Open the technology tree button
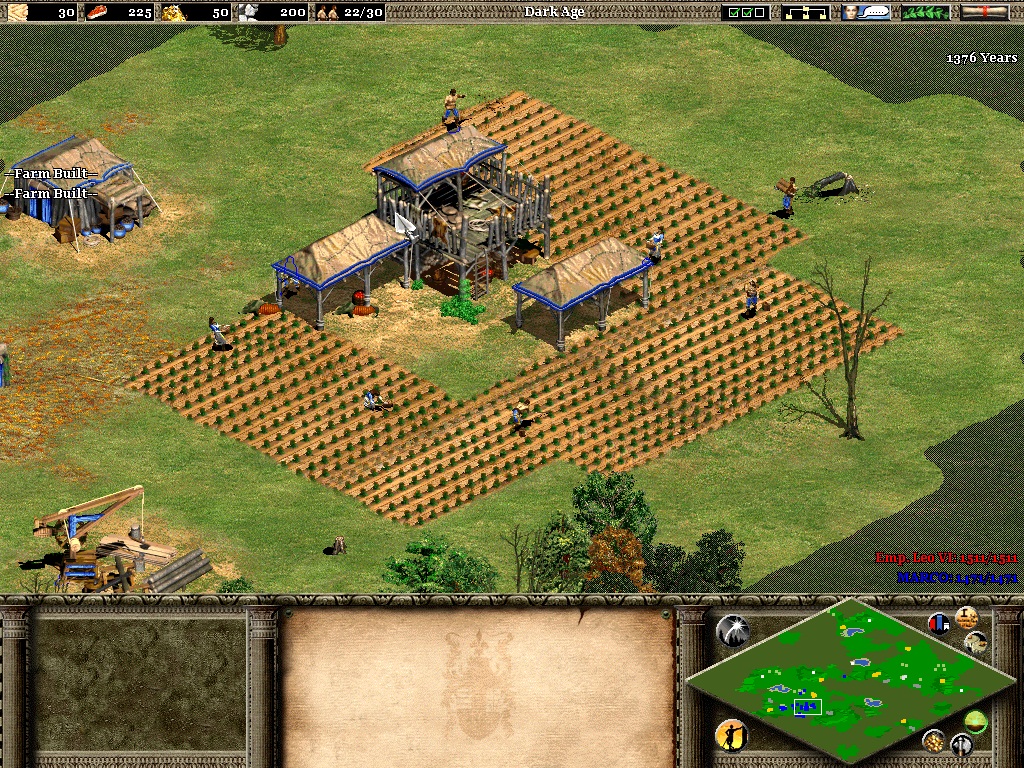Viewport: 1024px width, 768px height. tap(808, 12)
